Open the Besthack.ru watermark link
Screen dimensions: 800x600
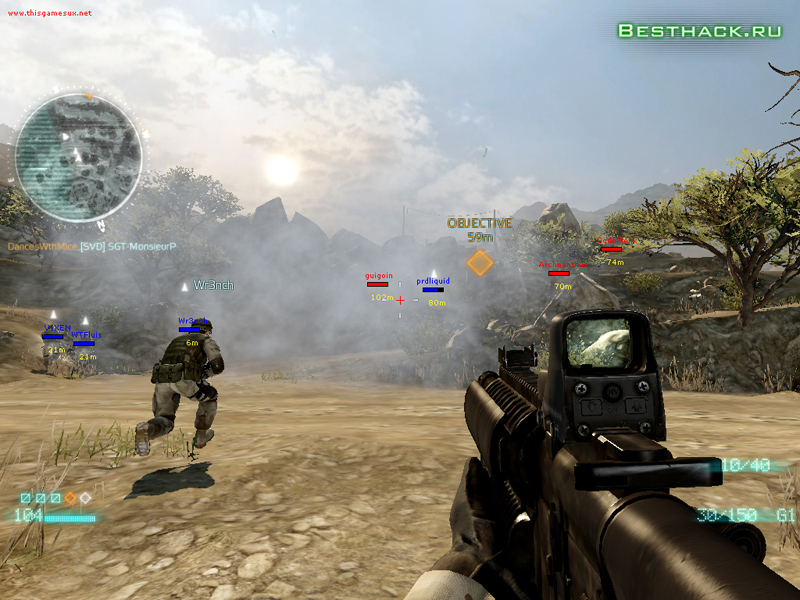[x=699, y=30]
